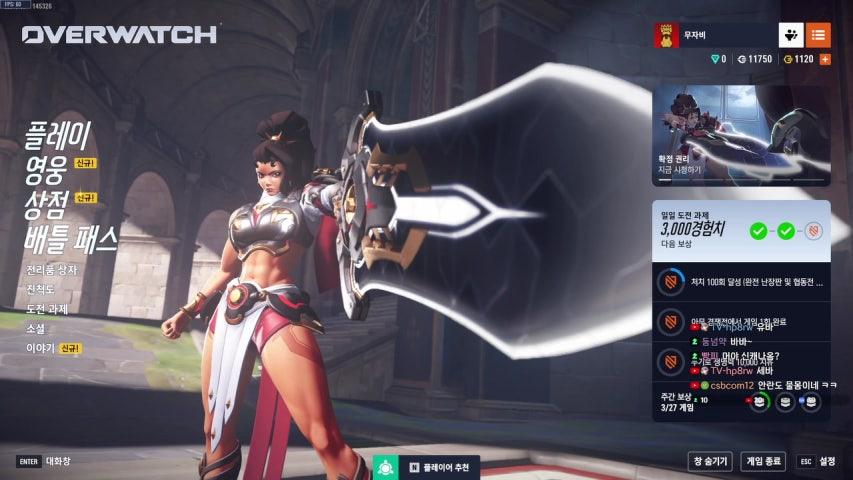Open the daily challenges 3,000경험치 panel

click(x=741, y=231)
